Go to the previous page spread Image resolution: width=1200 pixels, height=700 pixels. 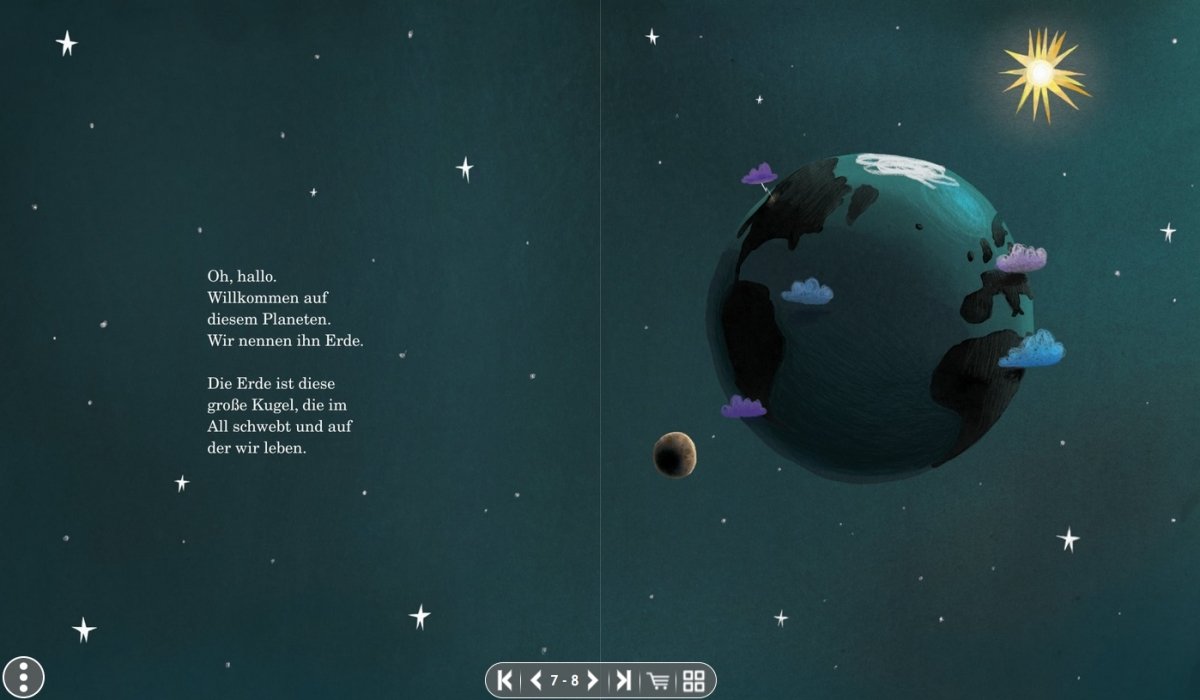click(536, 681)
